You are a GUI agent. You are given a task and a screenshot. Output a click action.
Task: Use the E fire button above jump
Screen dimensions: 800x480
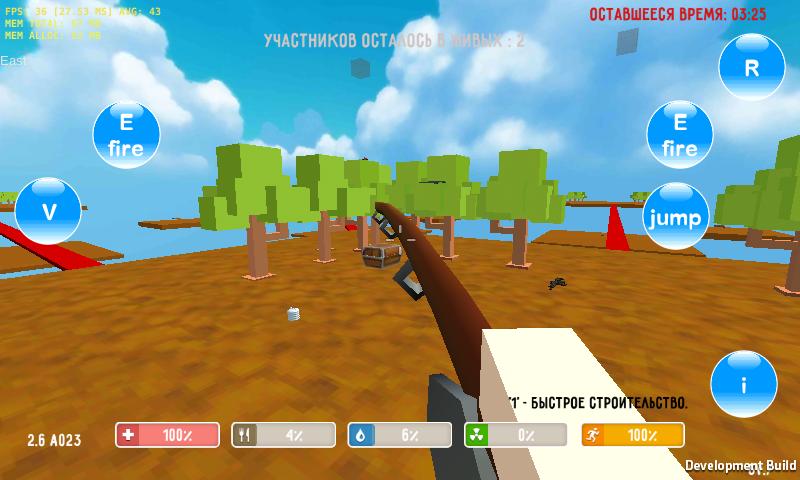coord(679,135)
